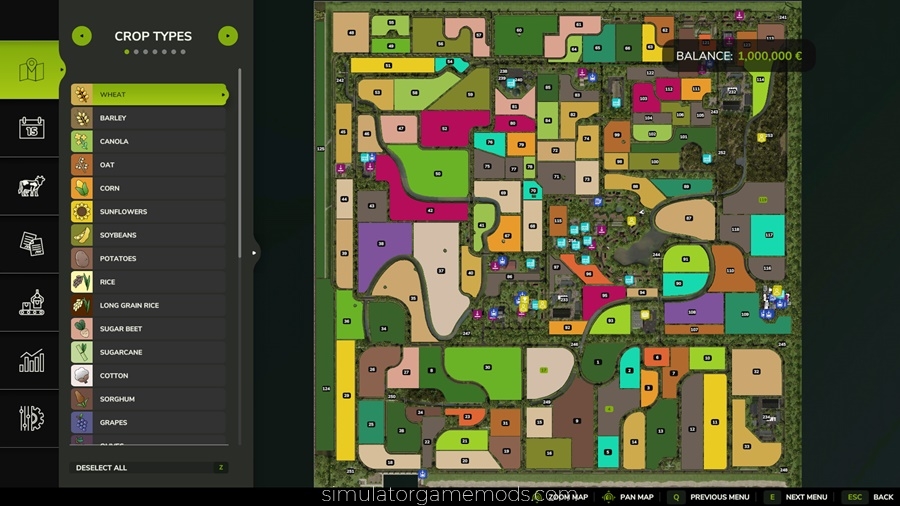Open the calendar tab in sidebar
The width and height of the screenshot is (900, 506).
pos(32,128)
